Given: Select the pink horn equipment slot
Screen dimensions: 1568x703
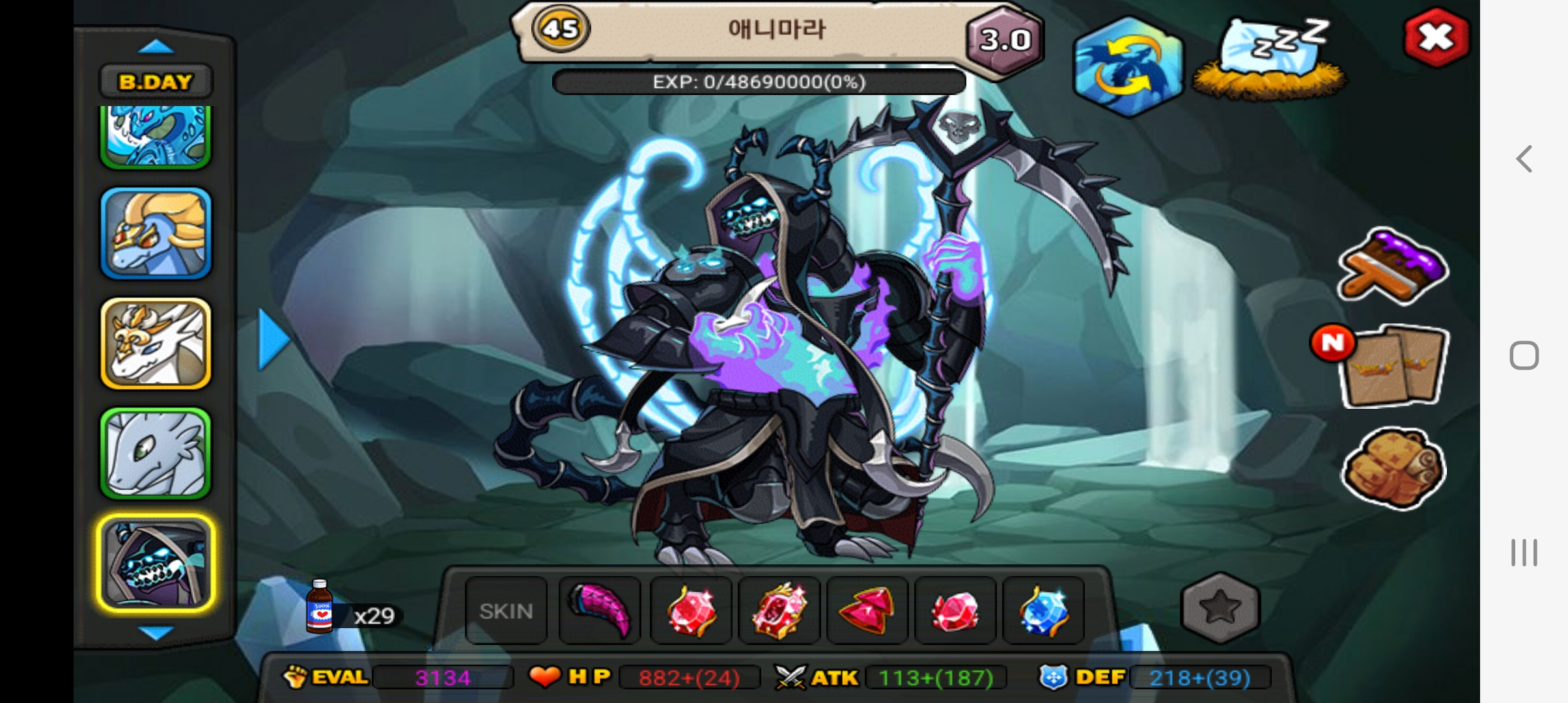Looking at the screenshot, I should click(x=600, y=611).
